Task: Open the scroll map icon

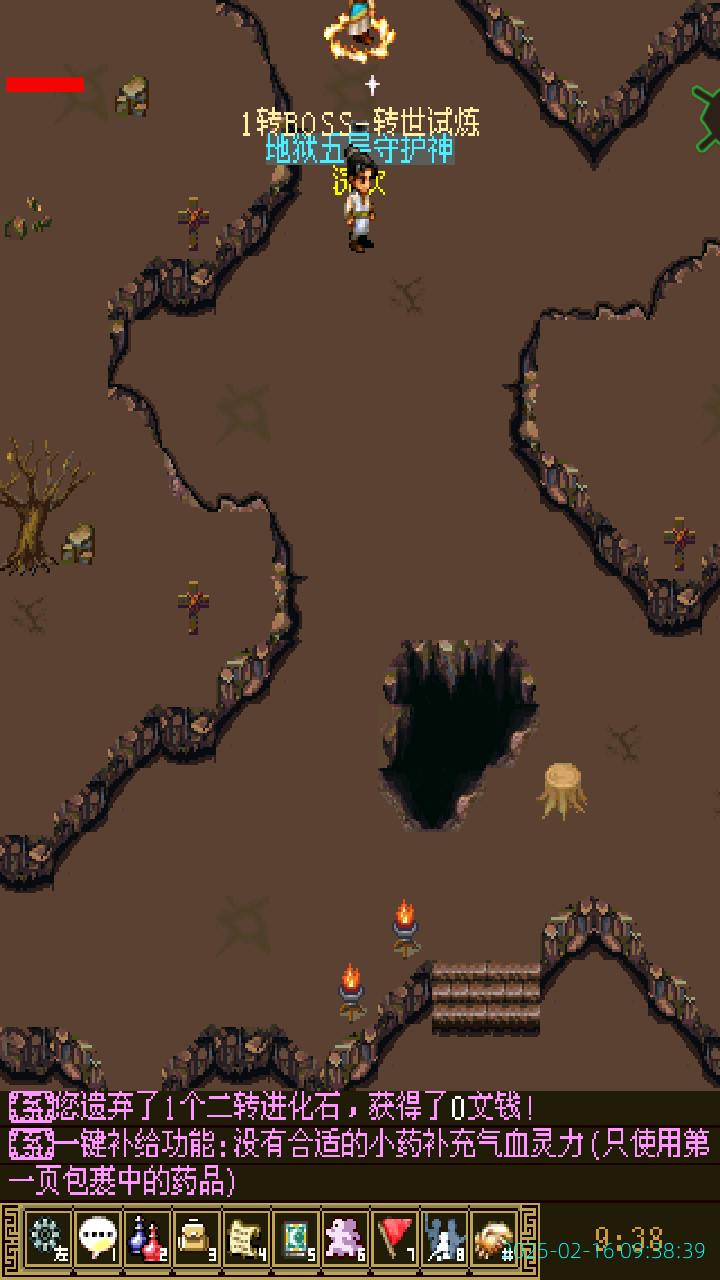Action: click(x=245, y=1238)
